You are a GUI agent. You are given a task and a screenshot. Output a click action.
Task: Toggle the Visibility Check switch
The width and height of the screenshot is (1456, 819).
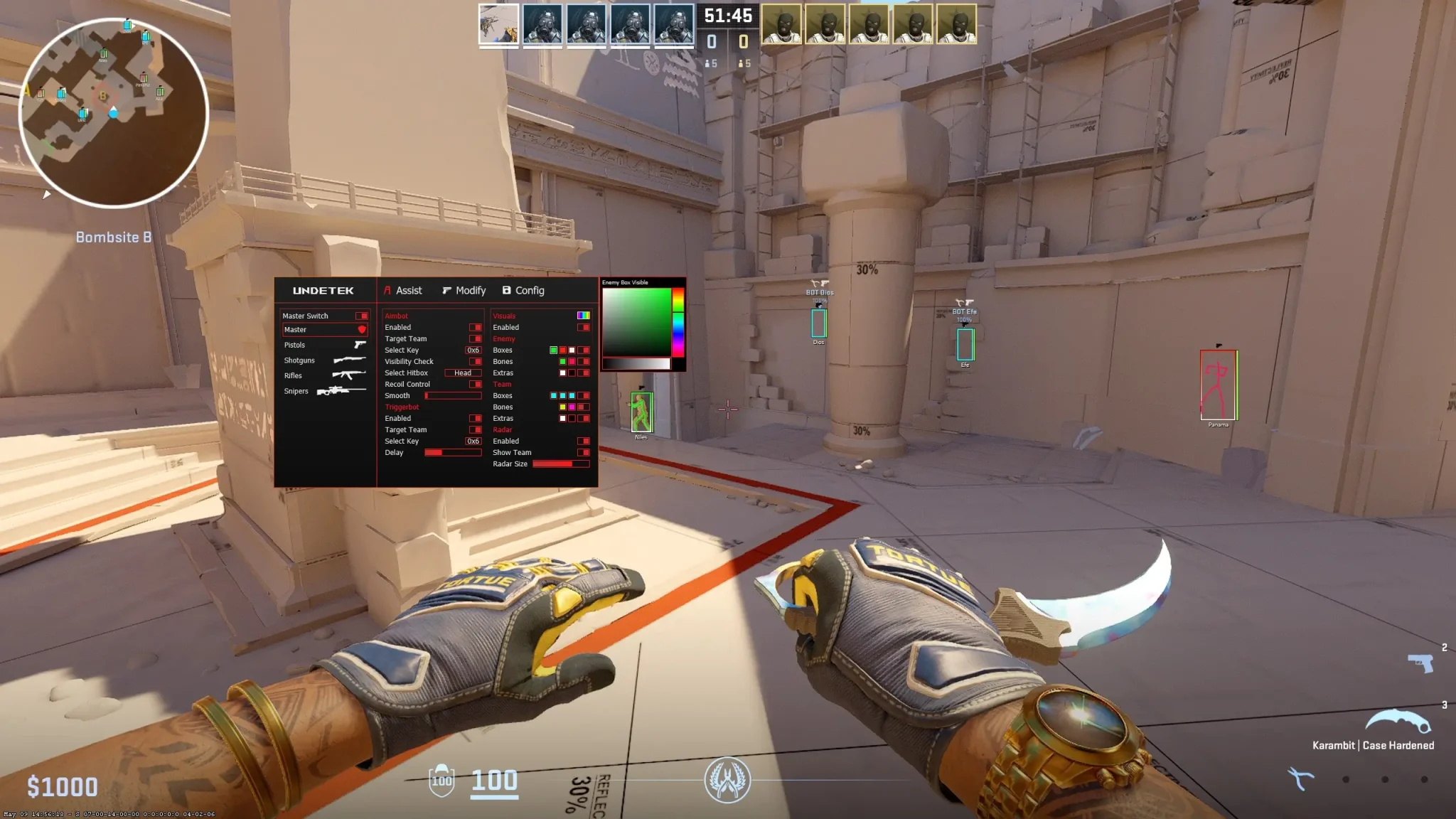[x=475, y=361]
